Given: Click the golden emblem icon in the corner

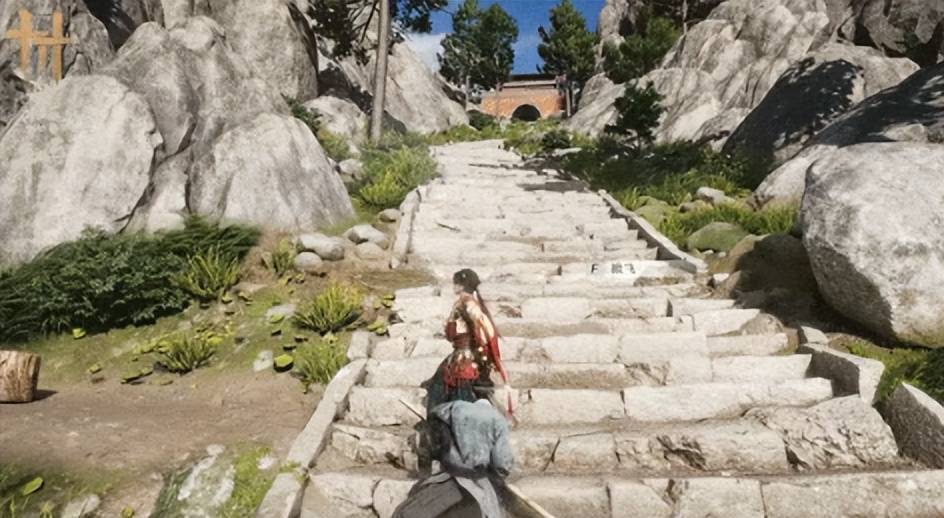Looking at the screenshot, I should click(38, 44).
